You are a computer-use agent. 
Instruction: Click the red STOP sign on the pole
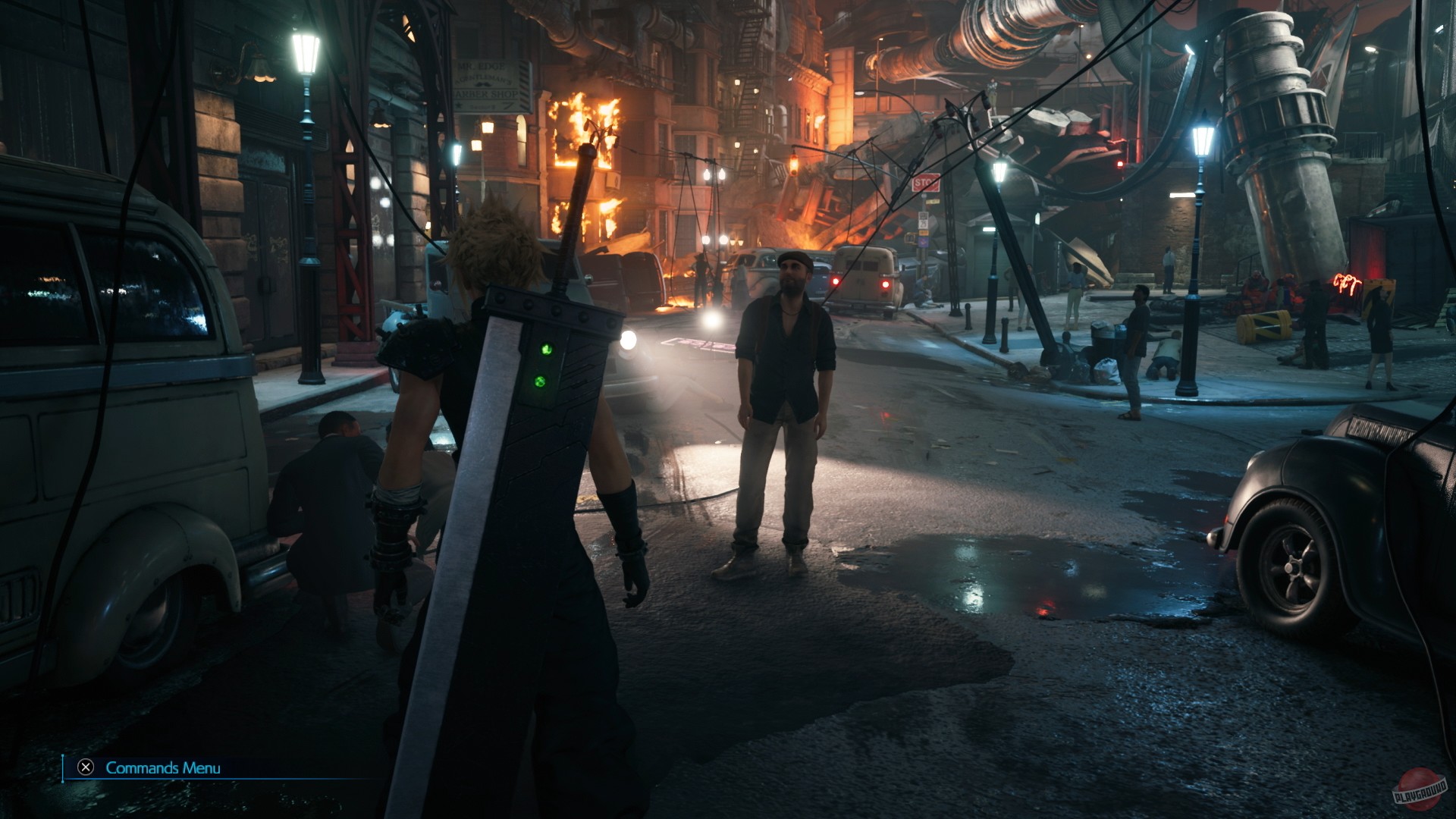pyautogui.click(x=926, y=183)
